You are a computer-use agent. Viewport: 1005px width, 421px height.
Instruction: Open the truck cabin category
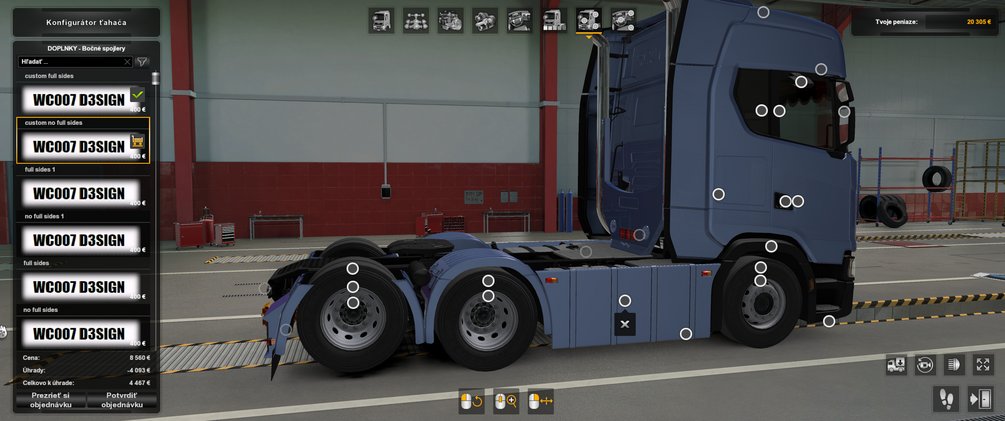click(x=381, y=20)
